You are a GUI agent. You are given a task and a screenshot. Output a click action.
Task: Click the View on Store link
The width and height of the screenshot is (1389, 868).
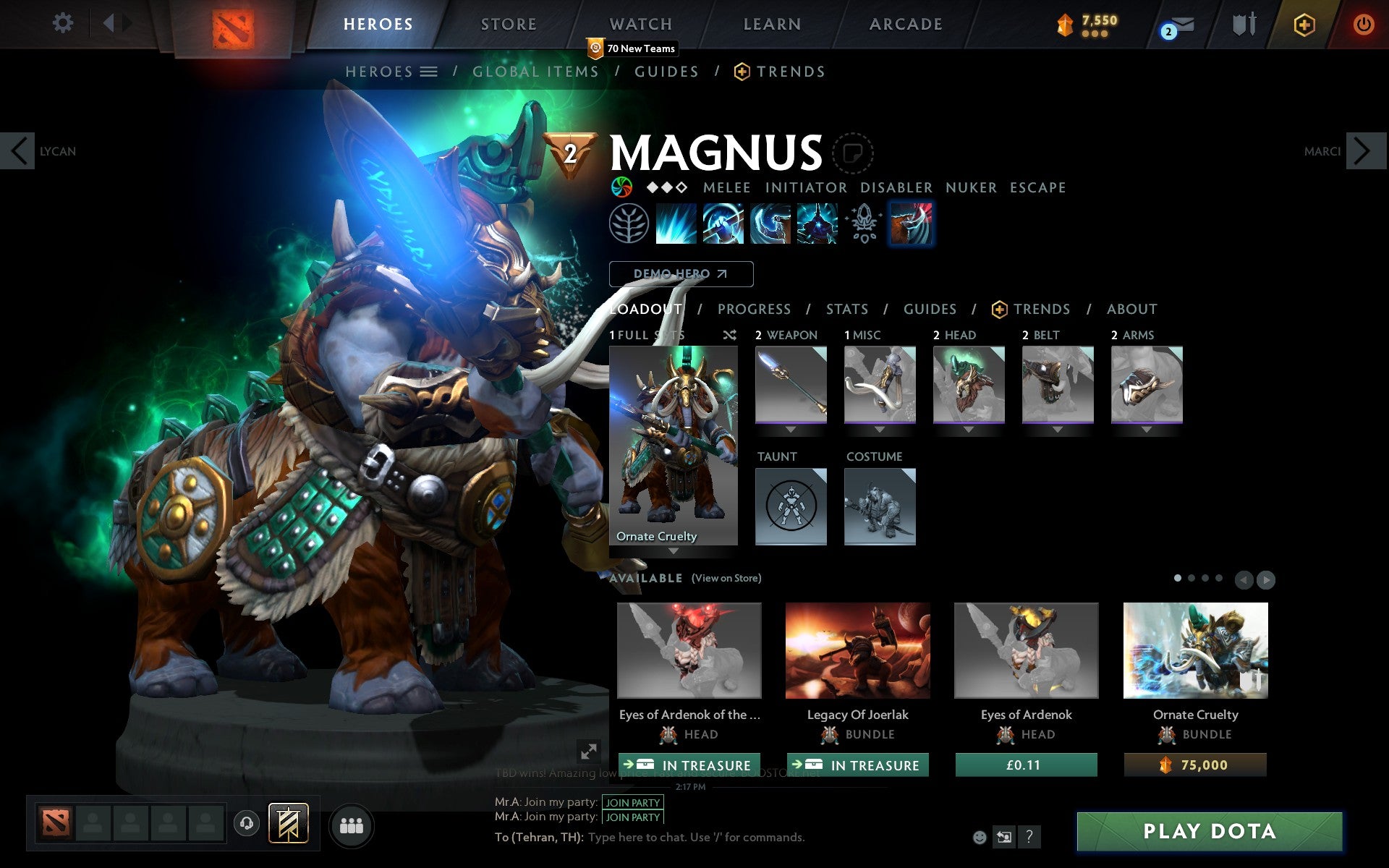tap(726, 578)
